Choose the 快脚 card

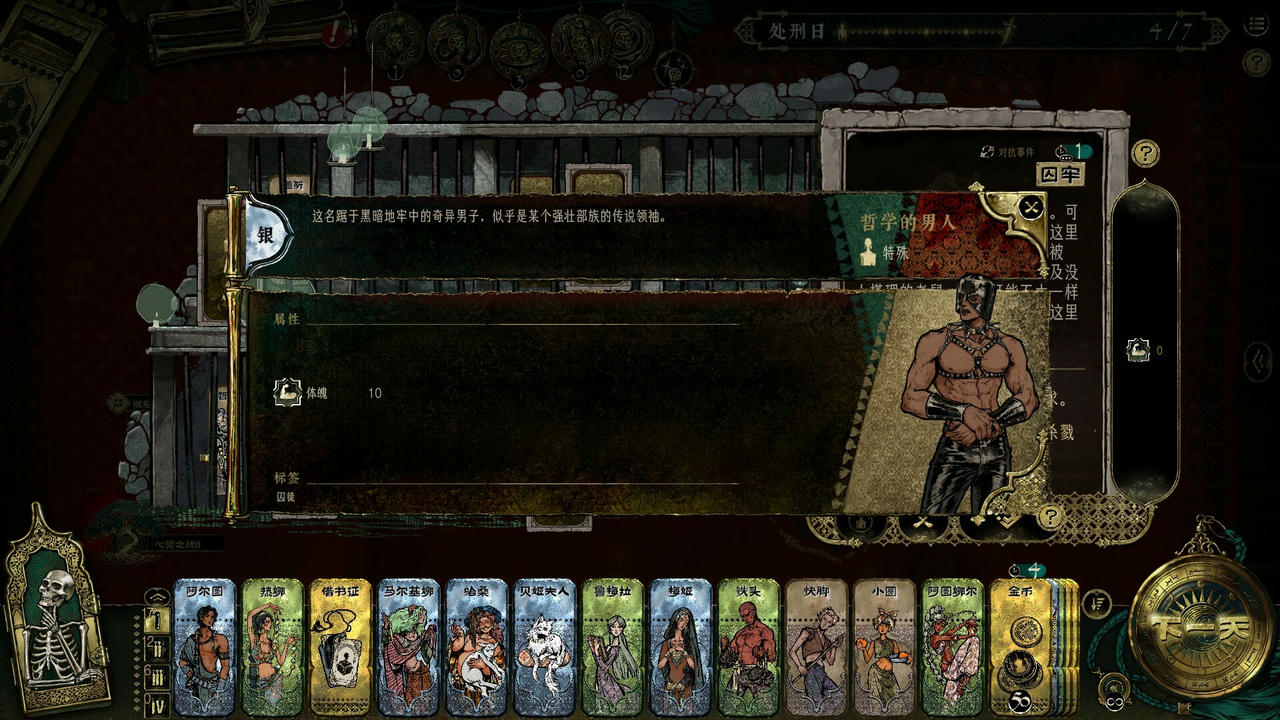pos(816,647)
